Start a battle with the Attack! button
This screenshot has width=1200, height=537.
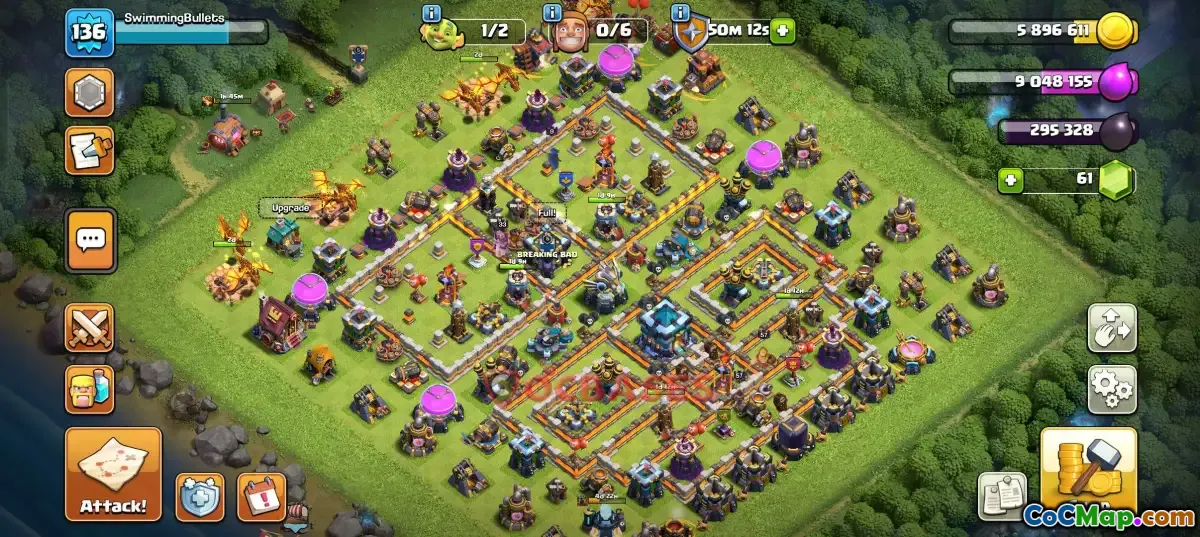point(113,474)
